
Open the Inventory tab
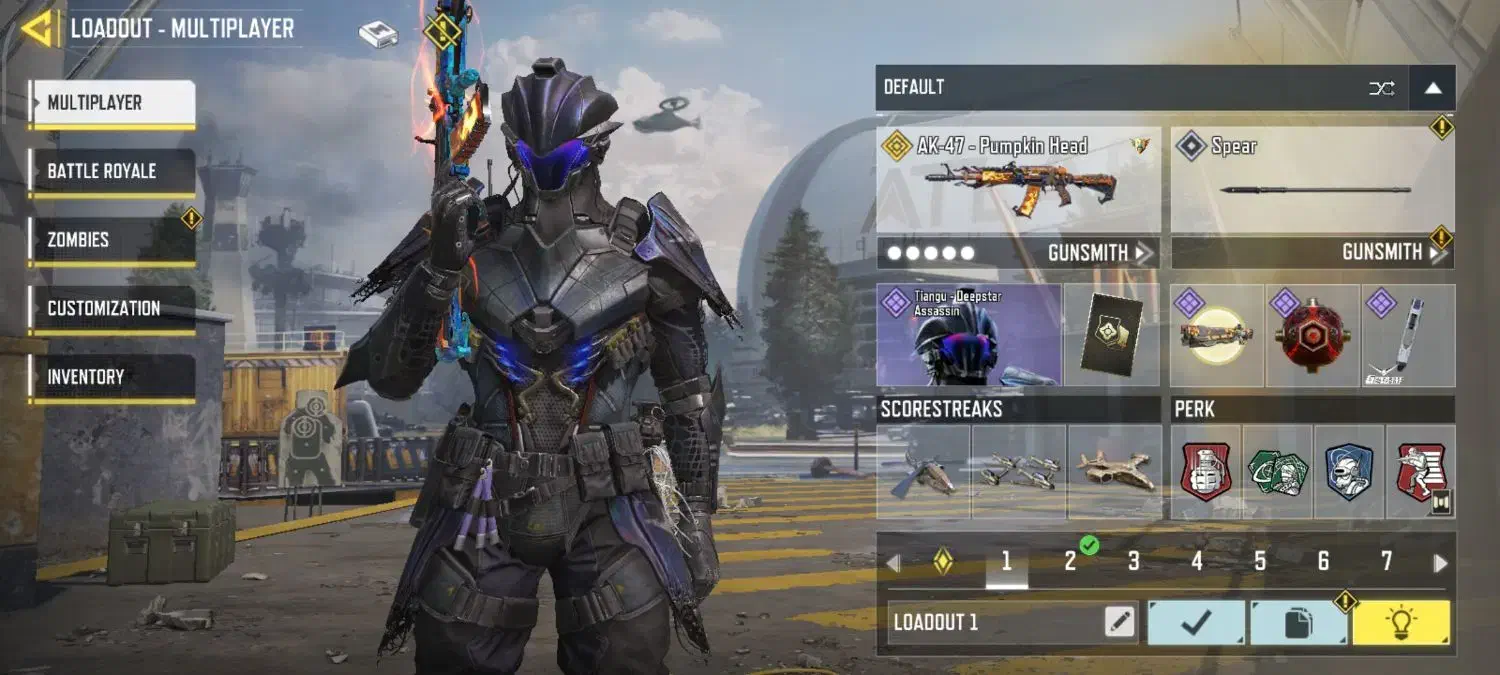(x=111, y=377)
